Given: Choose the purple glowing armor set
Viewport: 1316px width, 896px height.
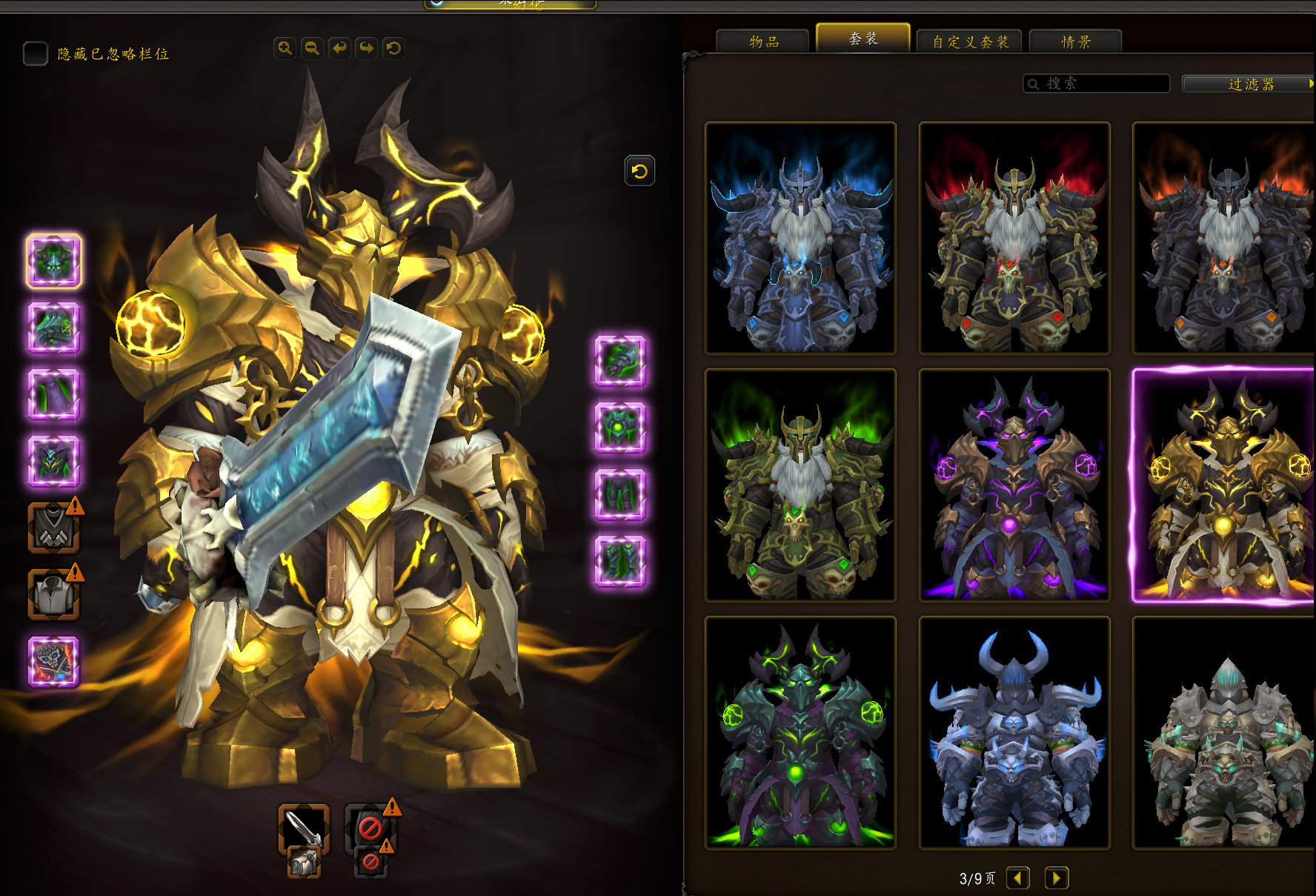Looking at the screenshot, I should point(1014,485).
